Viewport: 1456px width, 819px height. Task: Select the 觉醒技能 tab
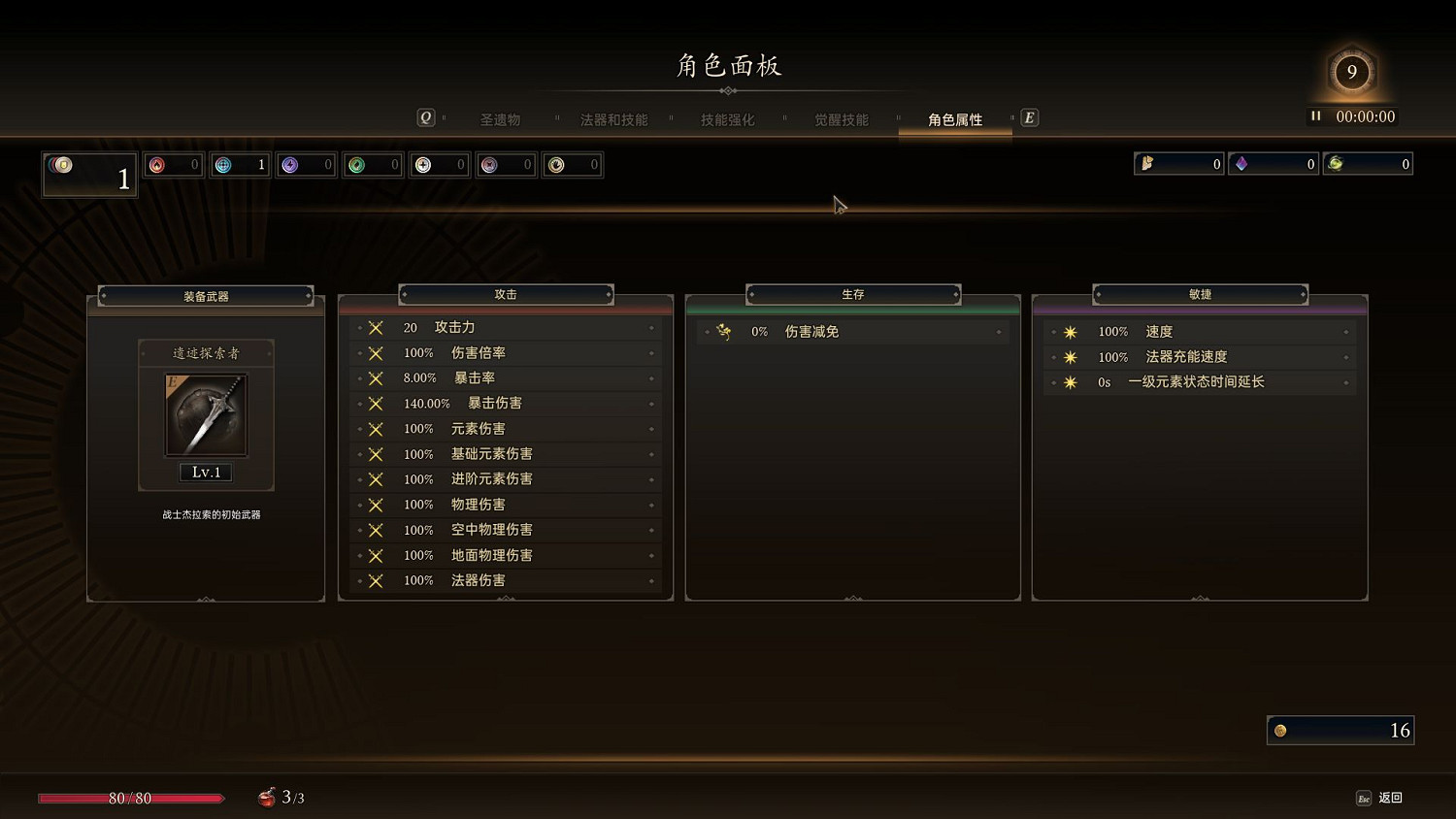point(841,119)
